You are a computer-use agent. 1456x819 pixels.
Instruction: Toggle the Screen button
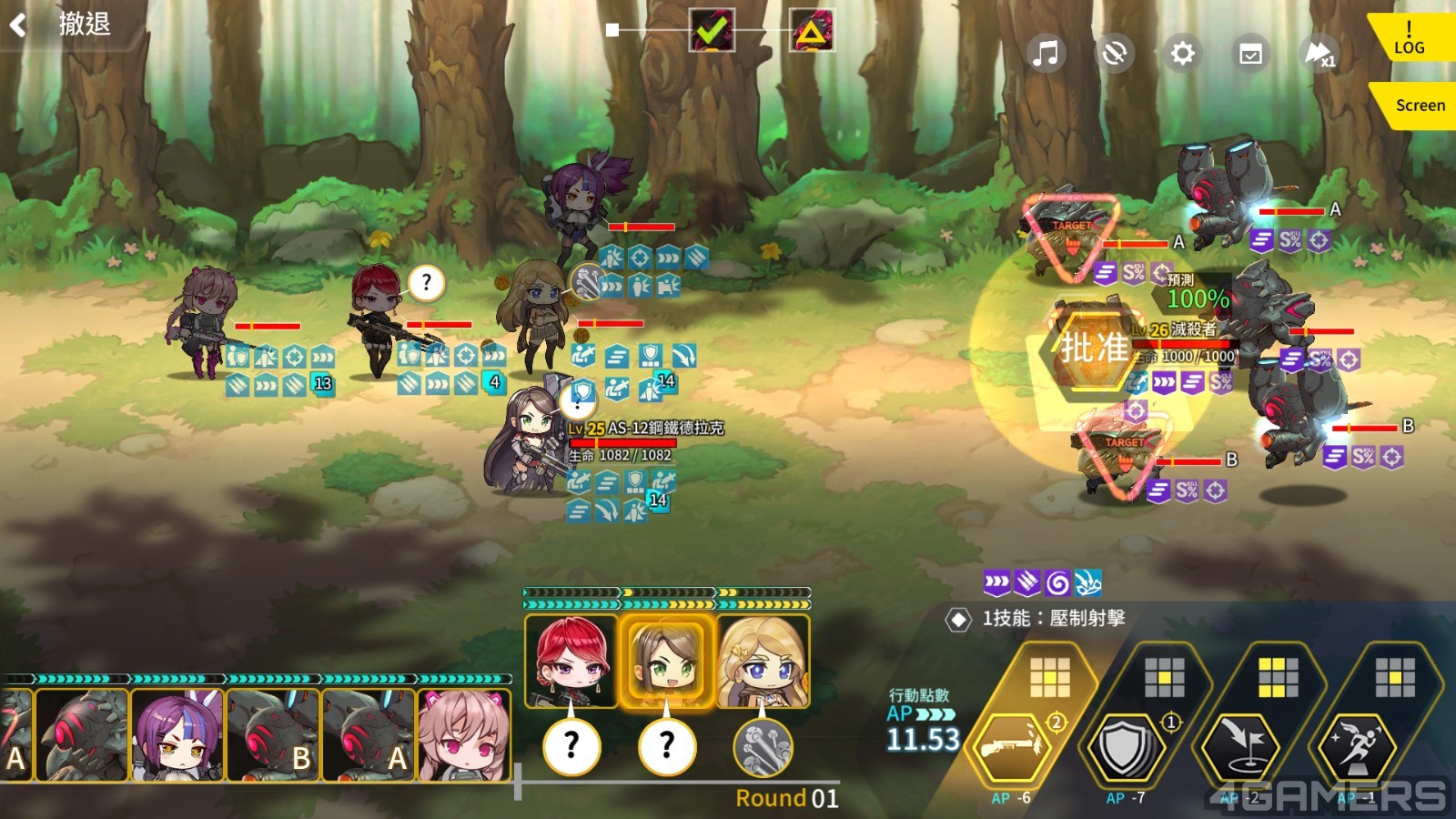pyautogui.click(x=1418, y=105)
